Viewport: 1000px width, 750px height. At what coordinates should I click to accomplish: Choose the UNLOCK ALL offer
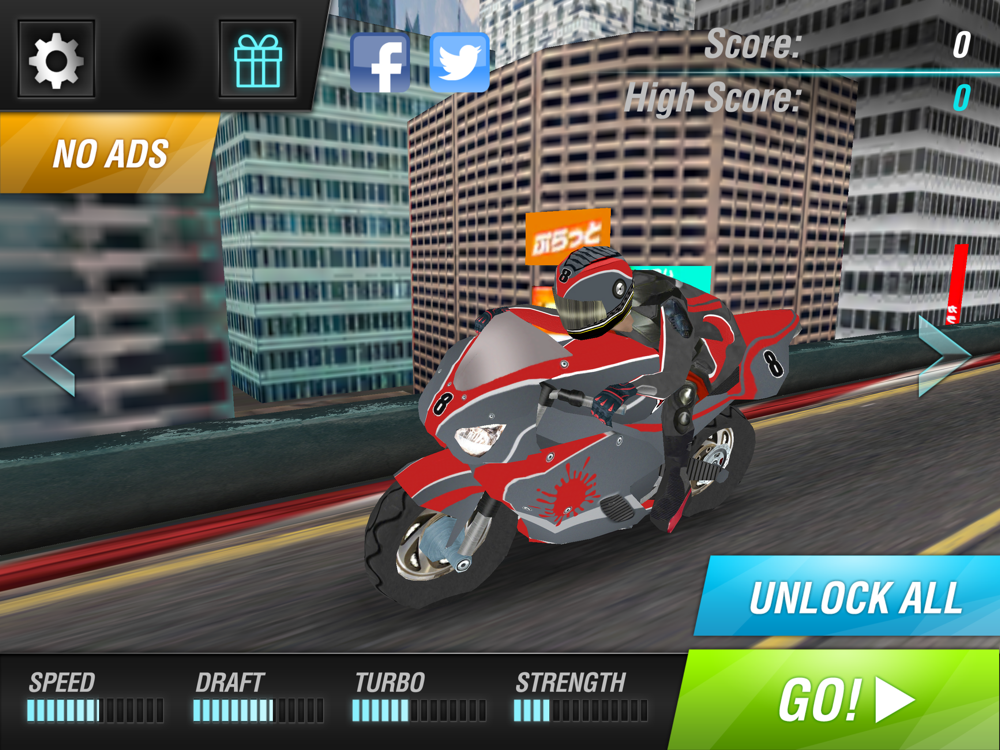852,597
